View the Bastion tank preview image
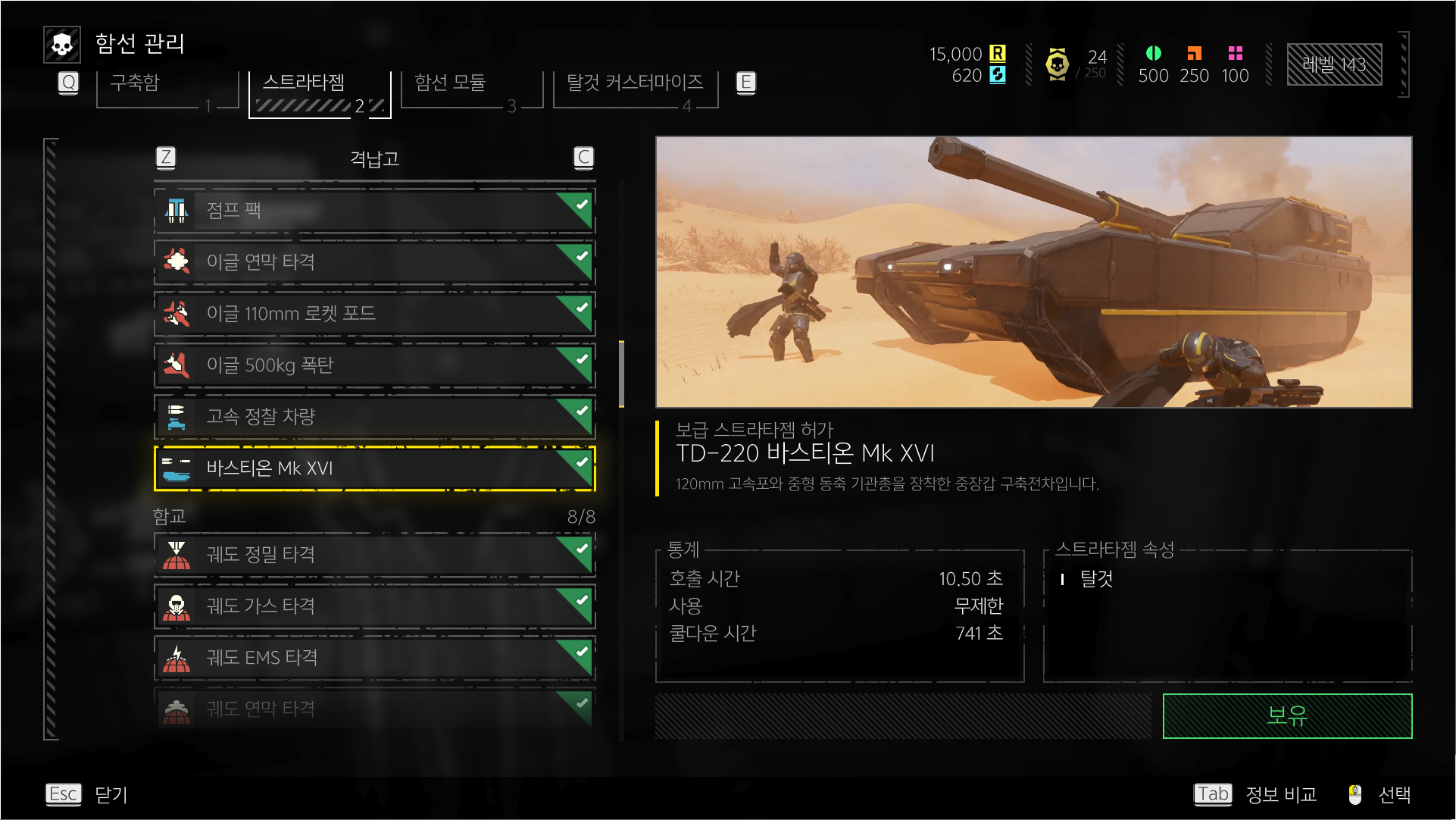The height and width of the screenshot is (820, 1456). (1033, 272)
